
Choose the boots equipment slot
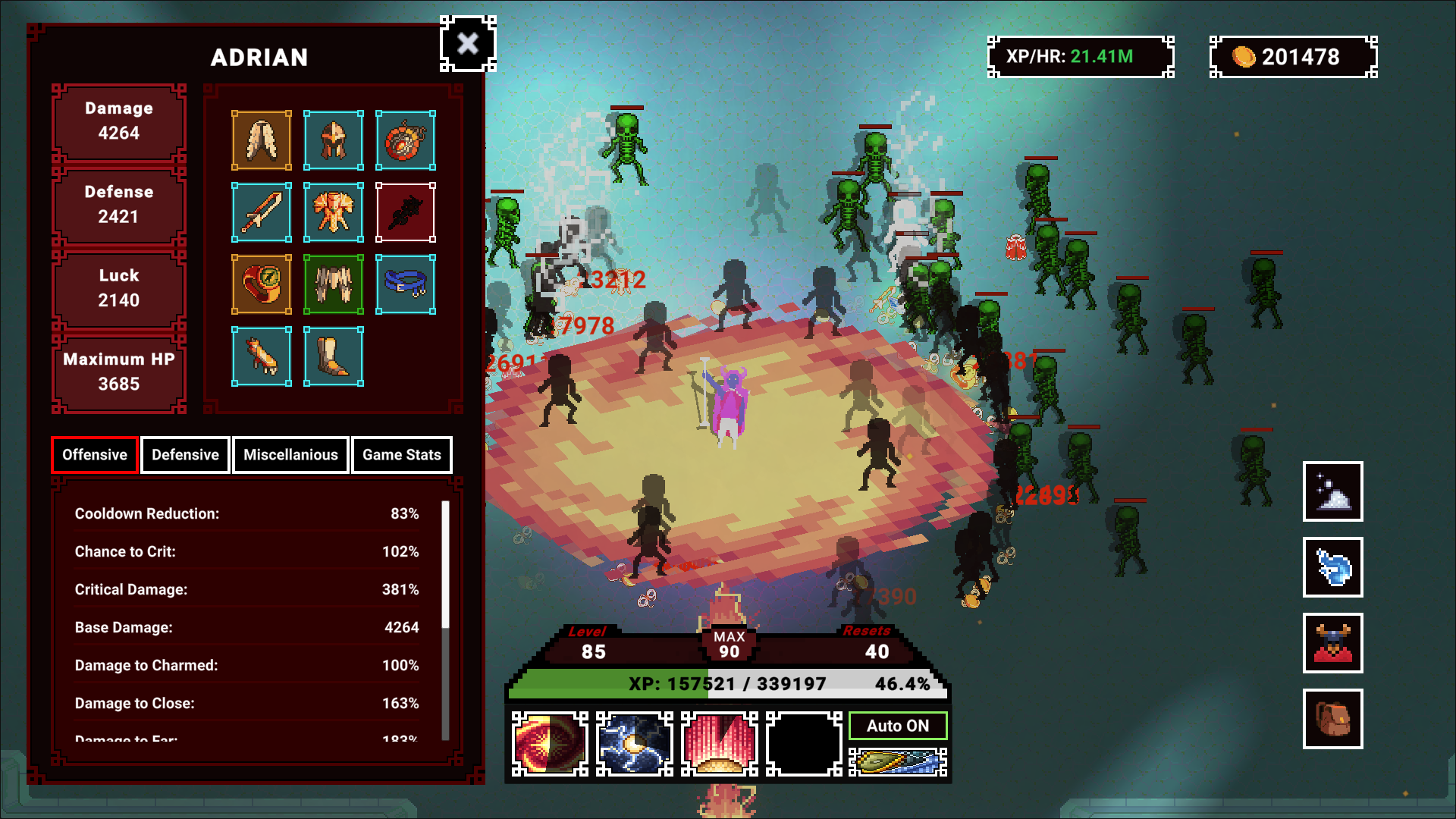(333, 356)
